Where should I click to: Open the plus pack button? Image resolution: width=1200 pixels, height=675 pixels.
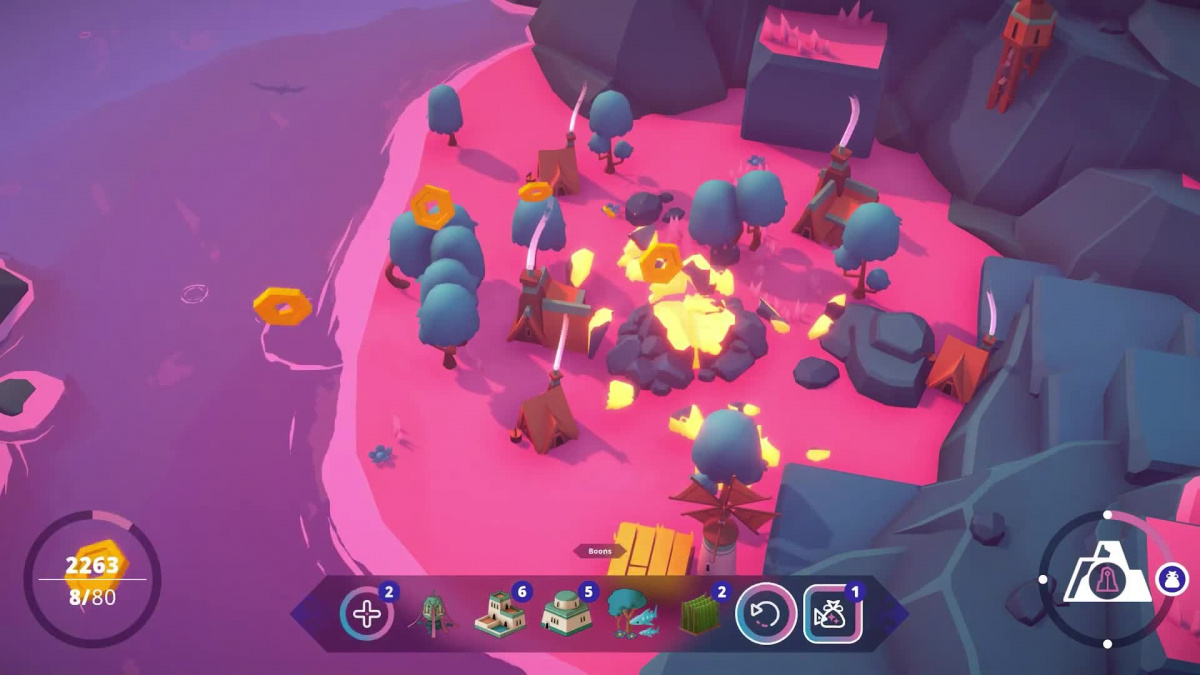366,614
